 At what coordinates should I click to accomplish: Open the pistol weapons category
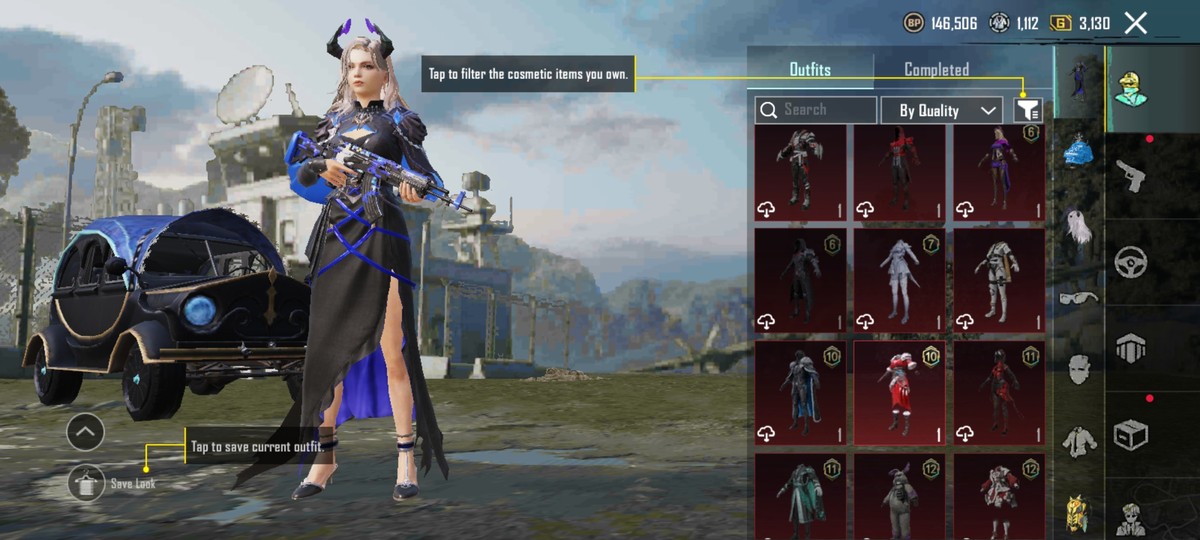pyautogui.click(x=1130, y=173)
